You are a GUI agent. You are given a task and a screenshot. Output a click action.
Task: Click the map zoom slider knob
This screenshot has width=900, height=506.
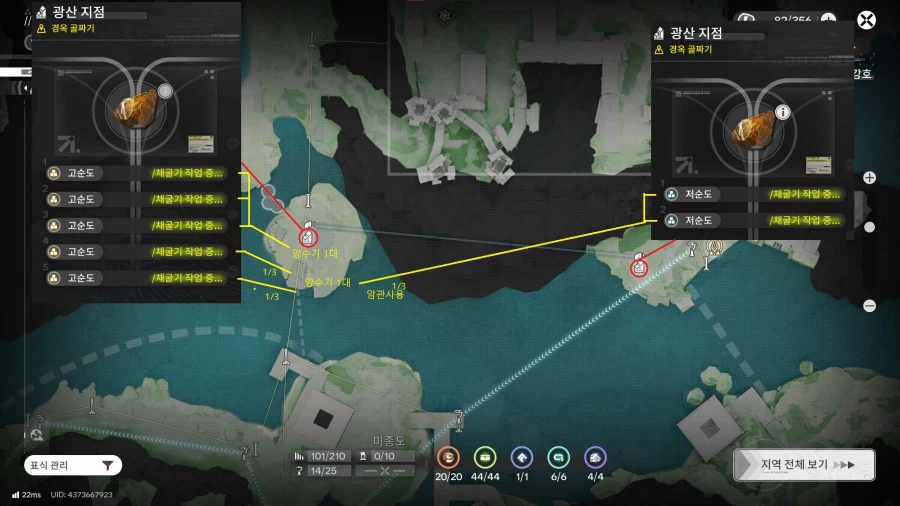pos(869,227)
